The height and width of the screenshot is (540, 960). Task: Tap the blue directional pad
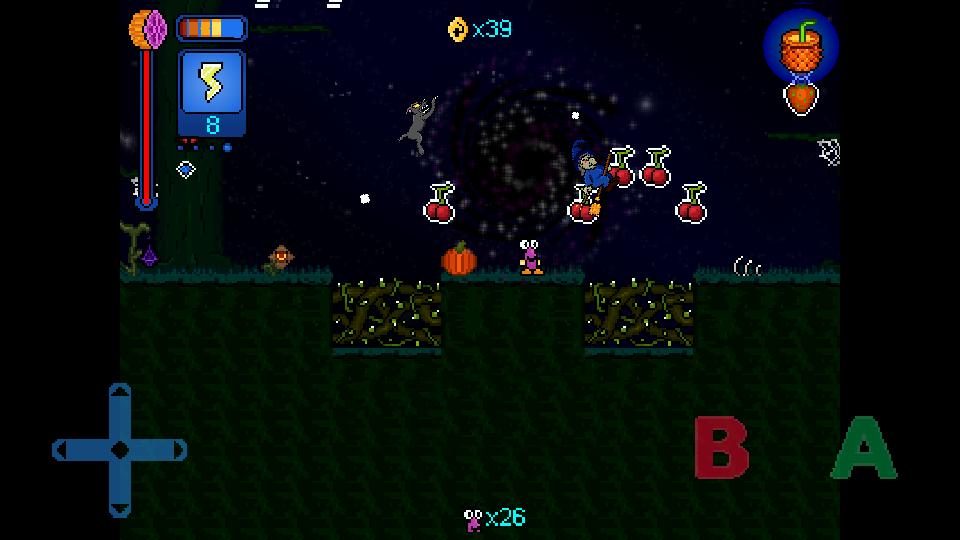119,449
